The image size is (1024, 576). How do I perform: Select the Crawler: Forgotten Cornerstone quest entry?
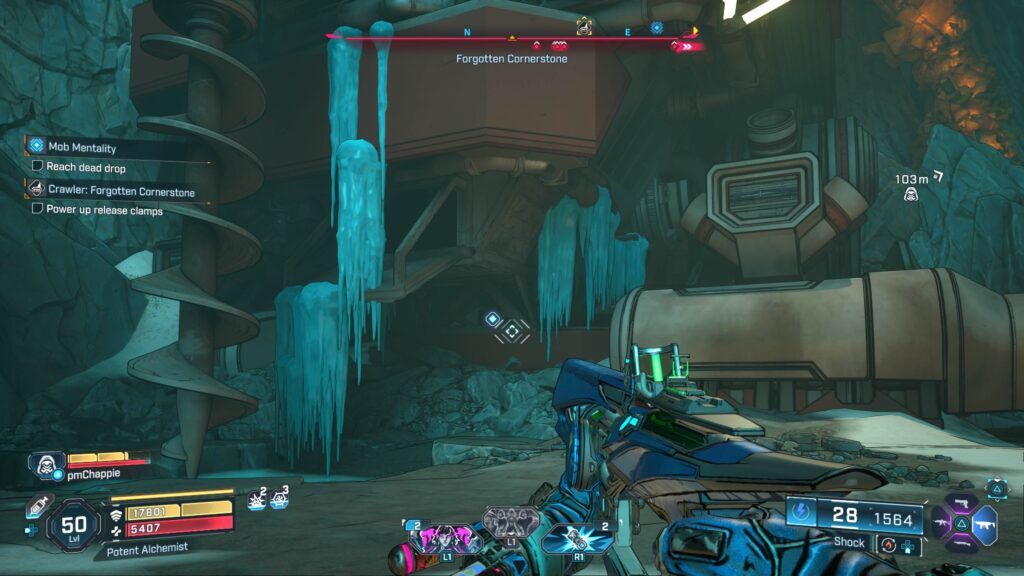[119, 191]
